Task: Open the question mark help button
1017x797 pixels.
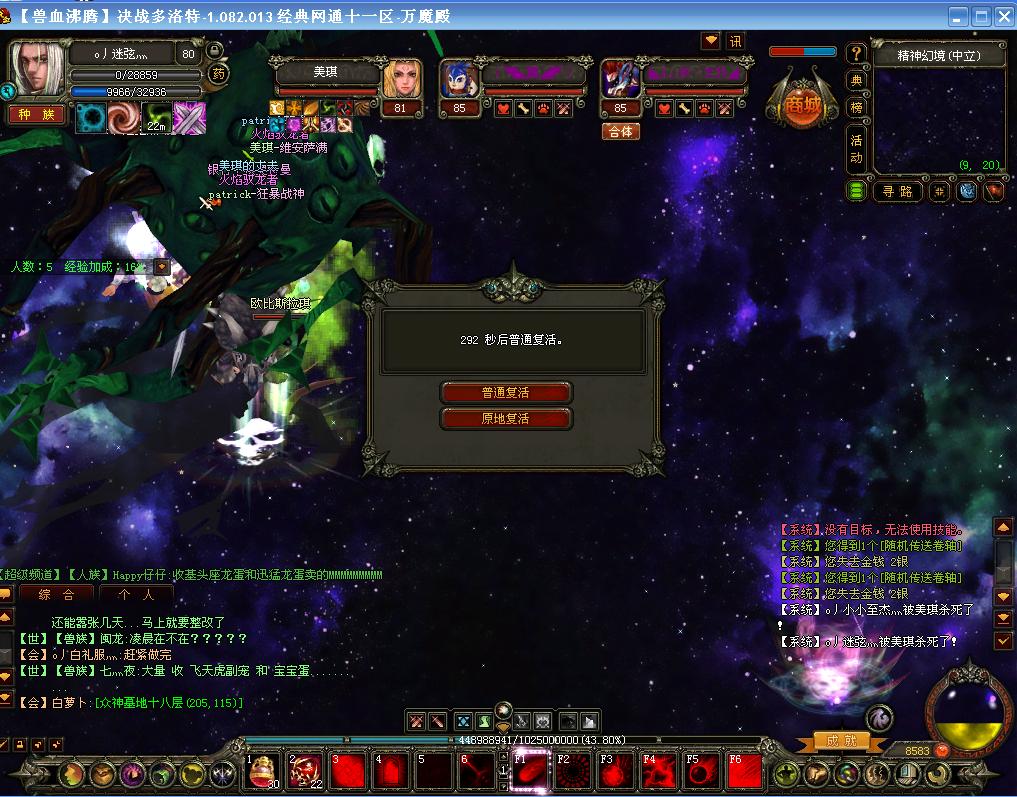Action: (856, 53)
